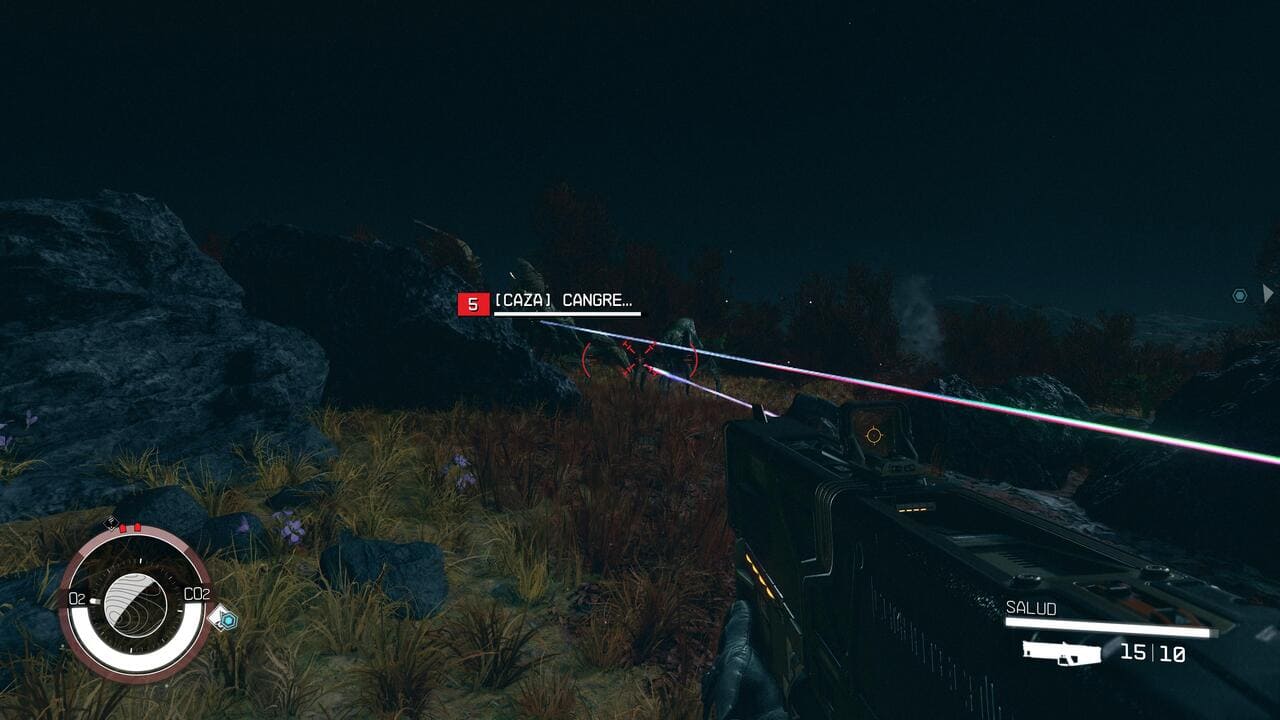Click the planet globe in compass center

136,602
